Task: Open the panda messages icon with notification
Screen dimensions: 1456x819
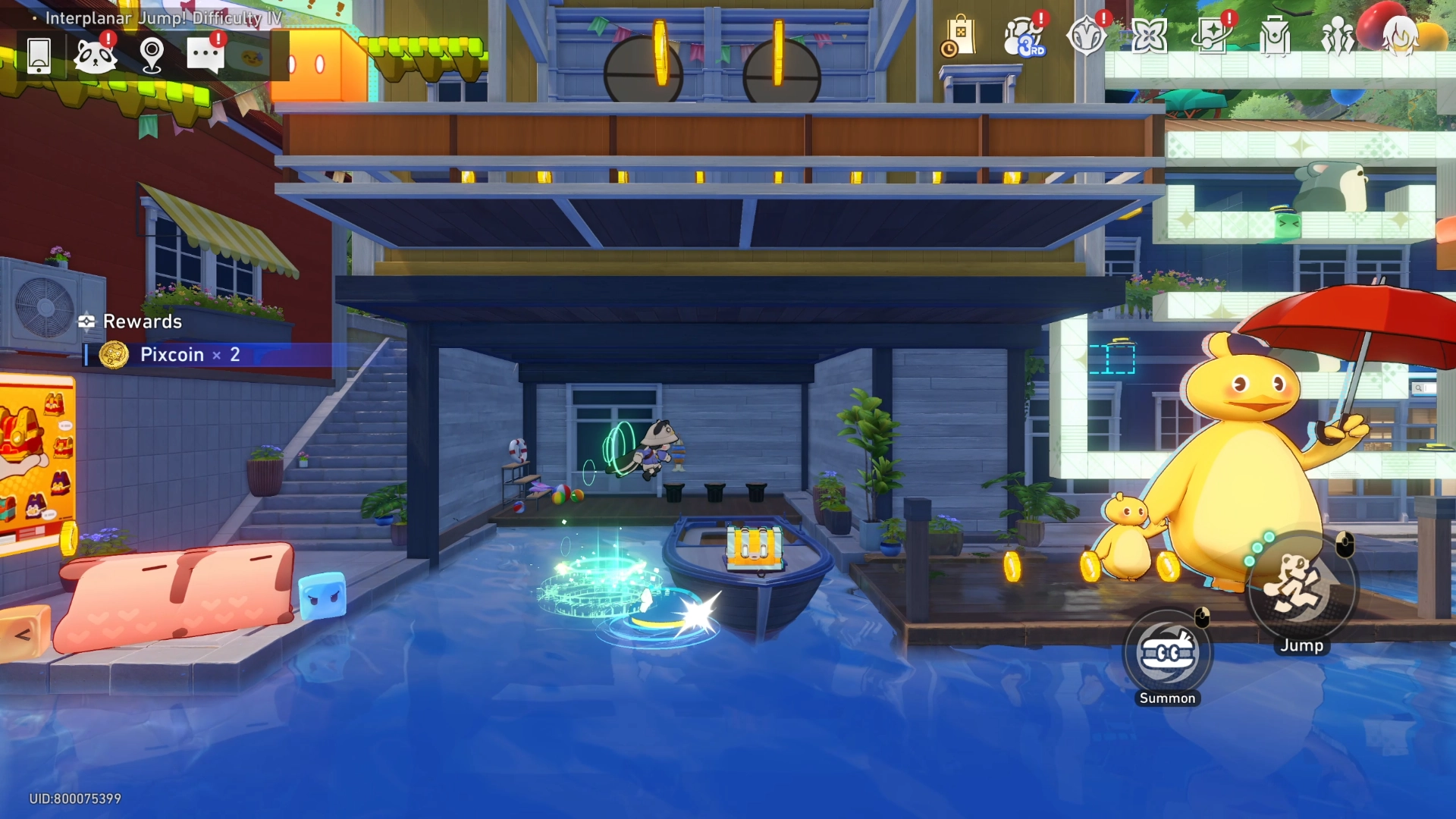Action: click(96, 55)
